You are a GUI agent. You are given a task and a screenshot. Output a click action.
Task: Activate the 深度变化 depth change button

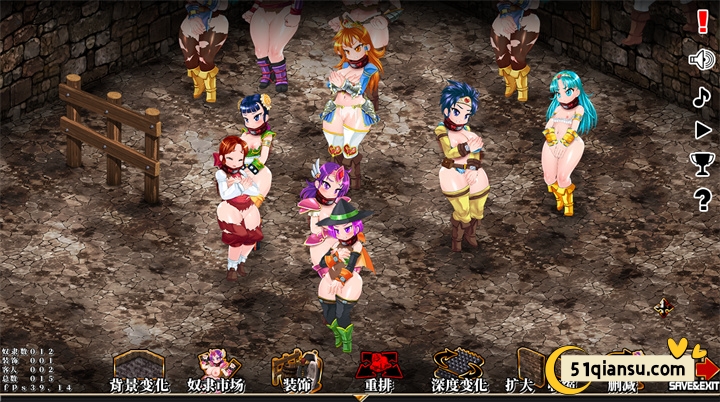[x=458, y=371]
